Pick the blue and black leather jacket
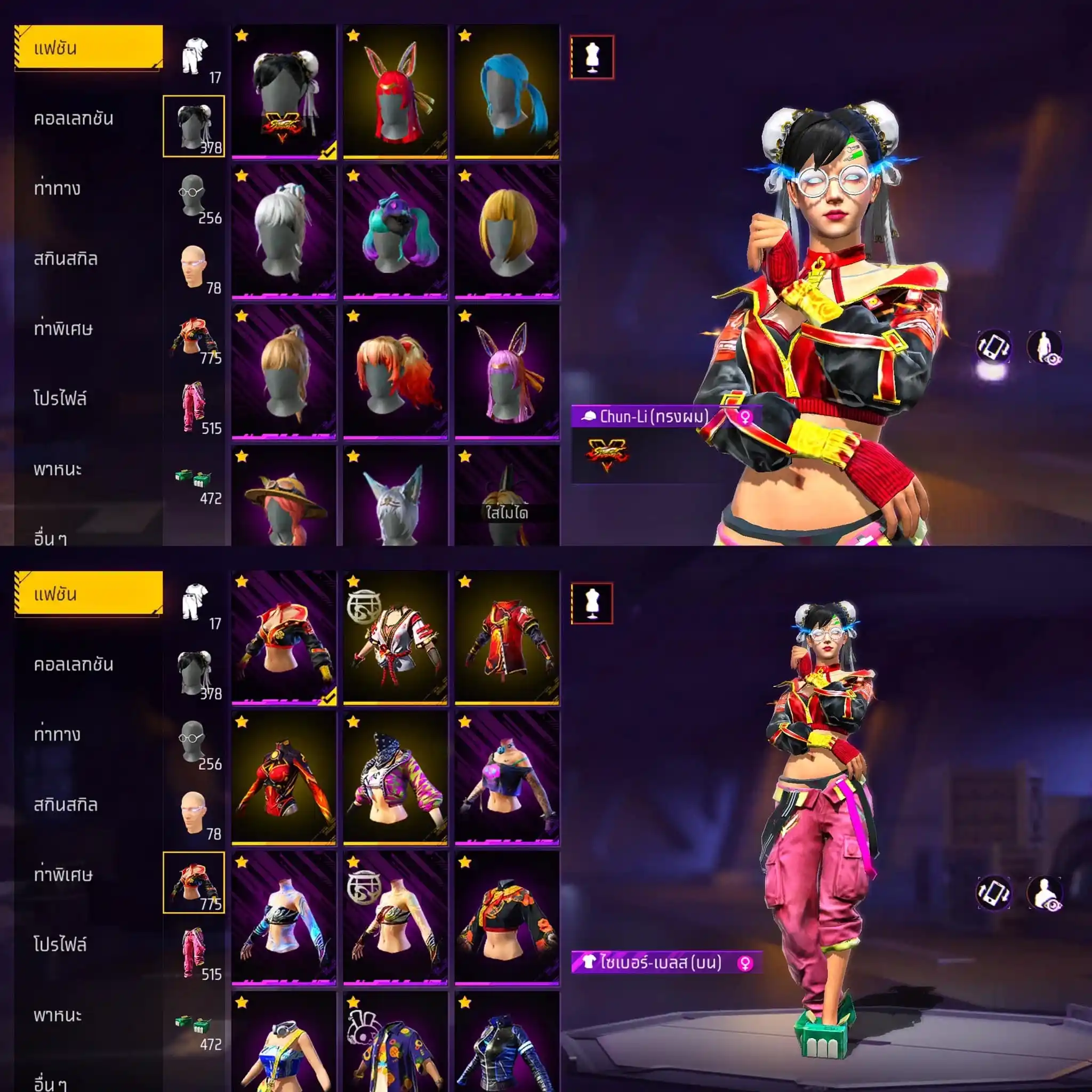Image resolution: width=1092 pixels, height=1092 pixels. pyautogui.click(x=507, y=1043)
